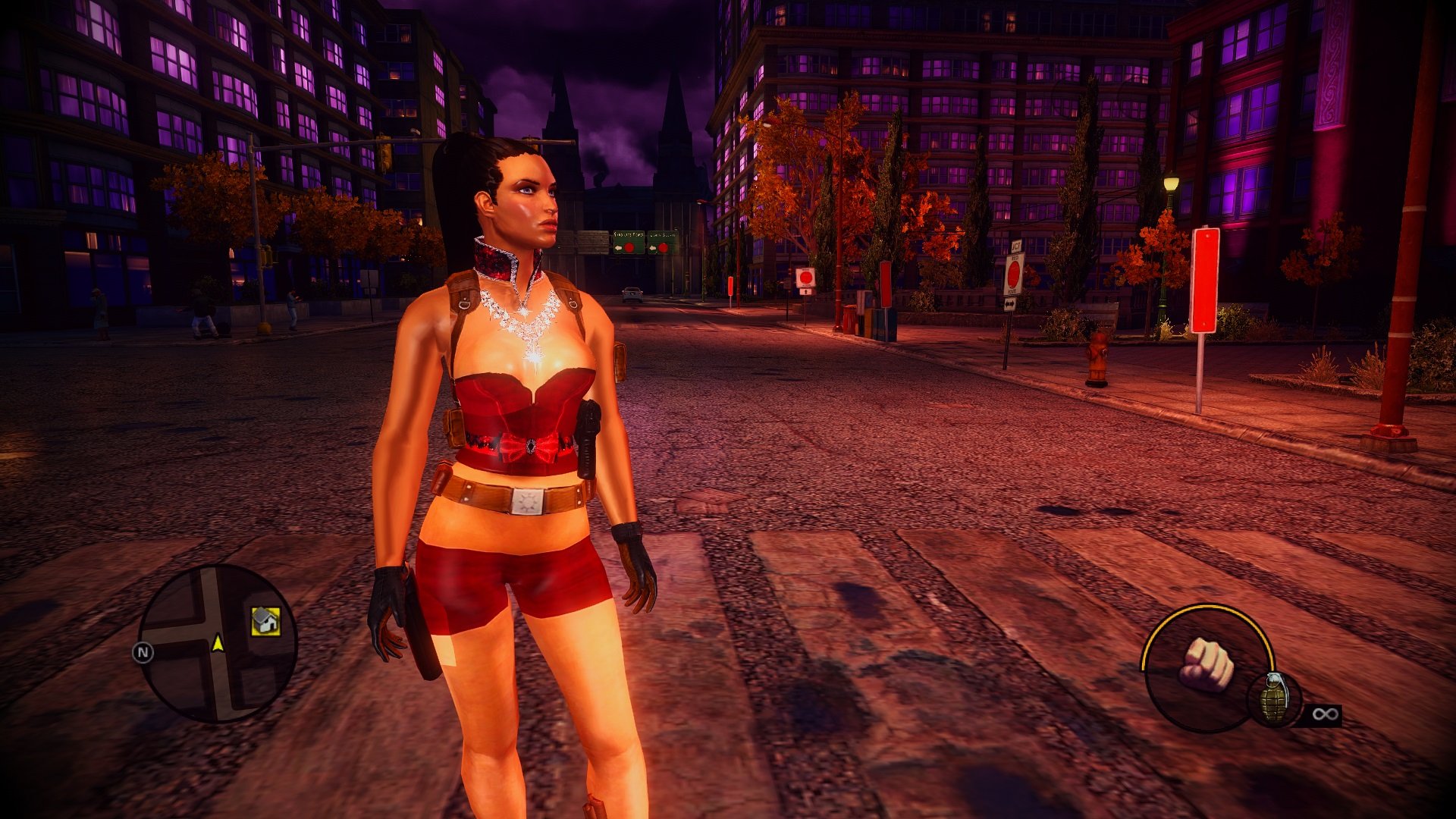
Task: Click the yellow player arrow on minimap
Action: [x=218, y=644]
